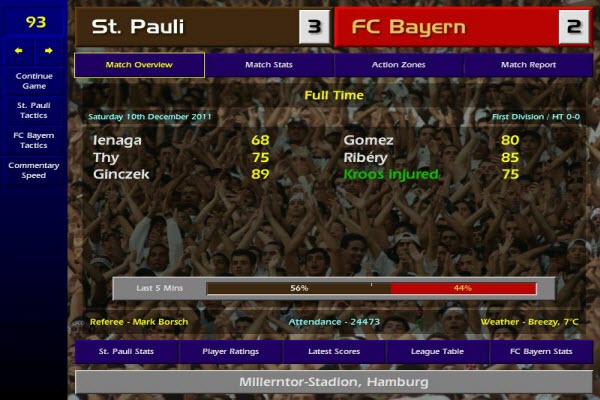Image resolution: width=600 pixels, height=400 pixels.
Task: Click the right yellow arrow button
Action: [48, 49]
